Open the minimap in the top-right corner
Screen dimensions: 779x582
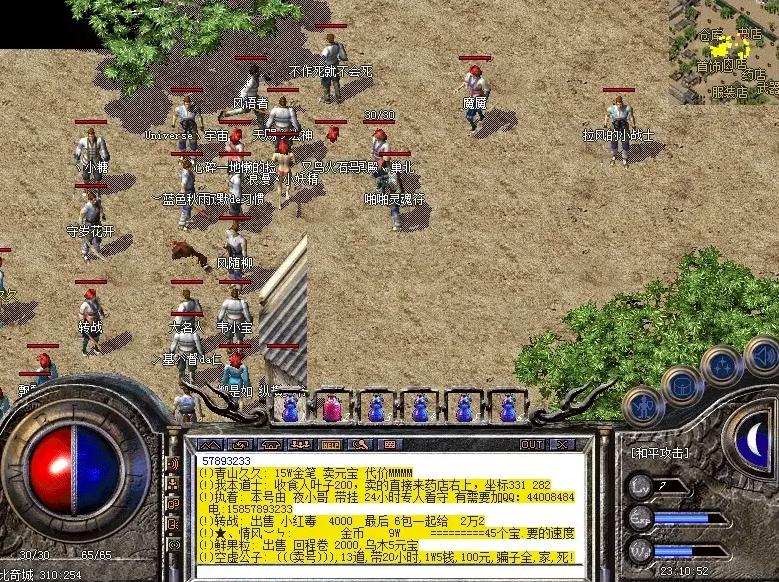tap(723, 50)
